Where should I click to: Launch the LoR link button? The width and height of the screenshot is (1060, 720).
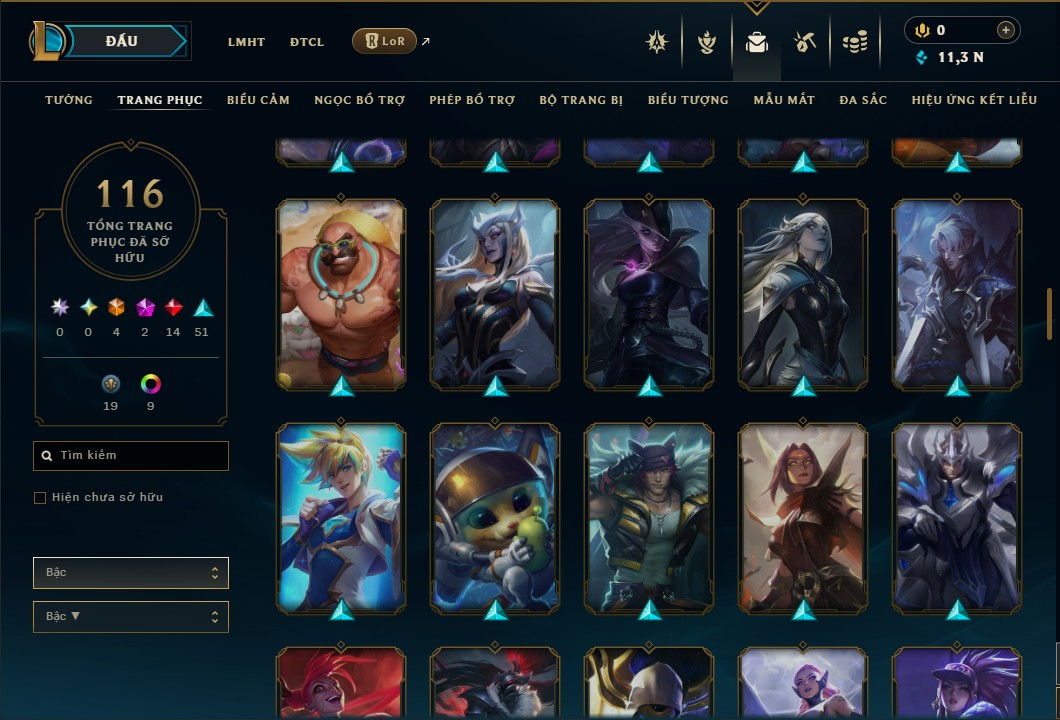[384, 41]
